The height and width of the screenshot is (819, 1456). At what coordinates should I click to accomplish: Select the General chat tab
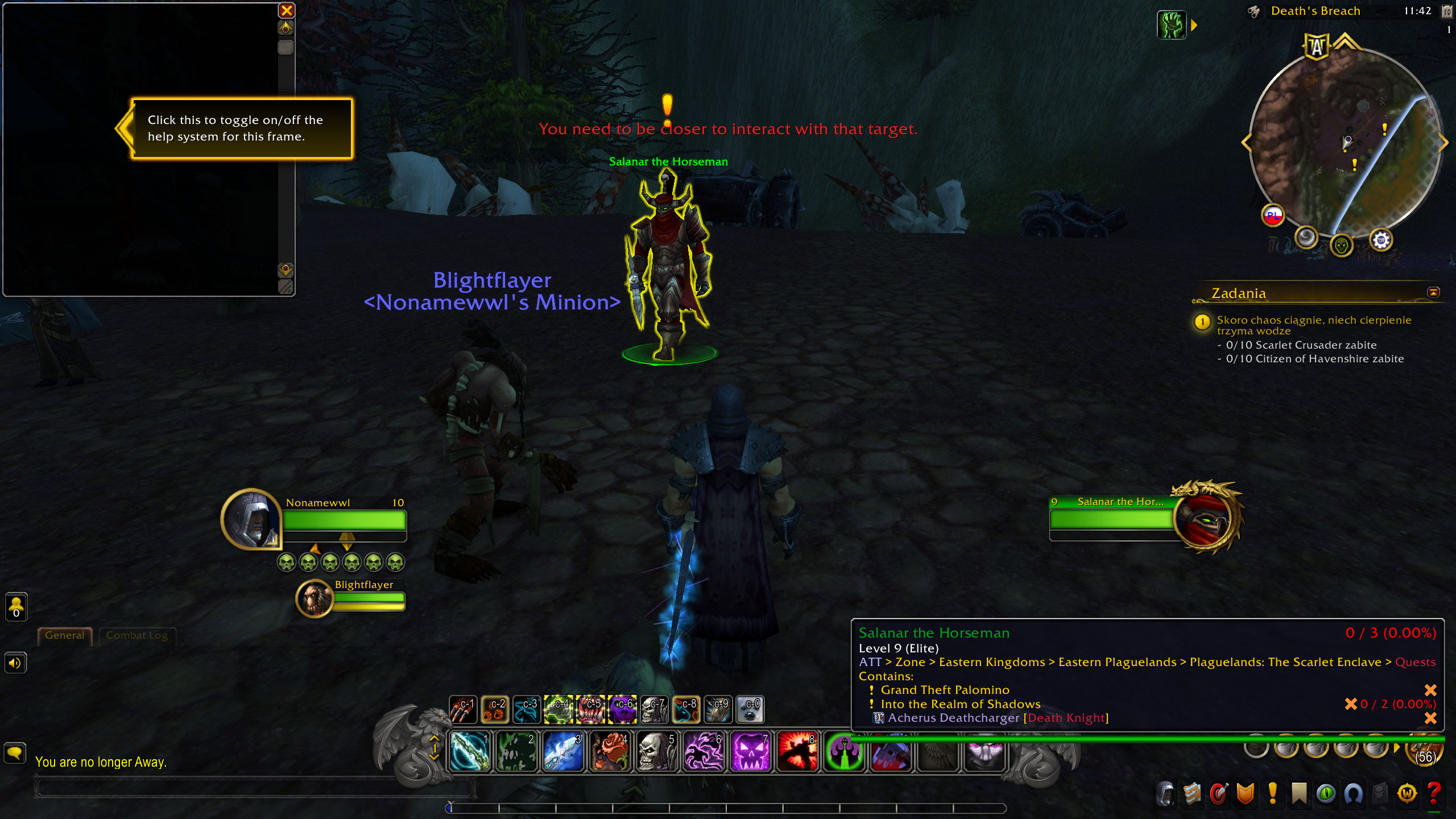64,635
